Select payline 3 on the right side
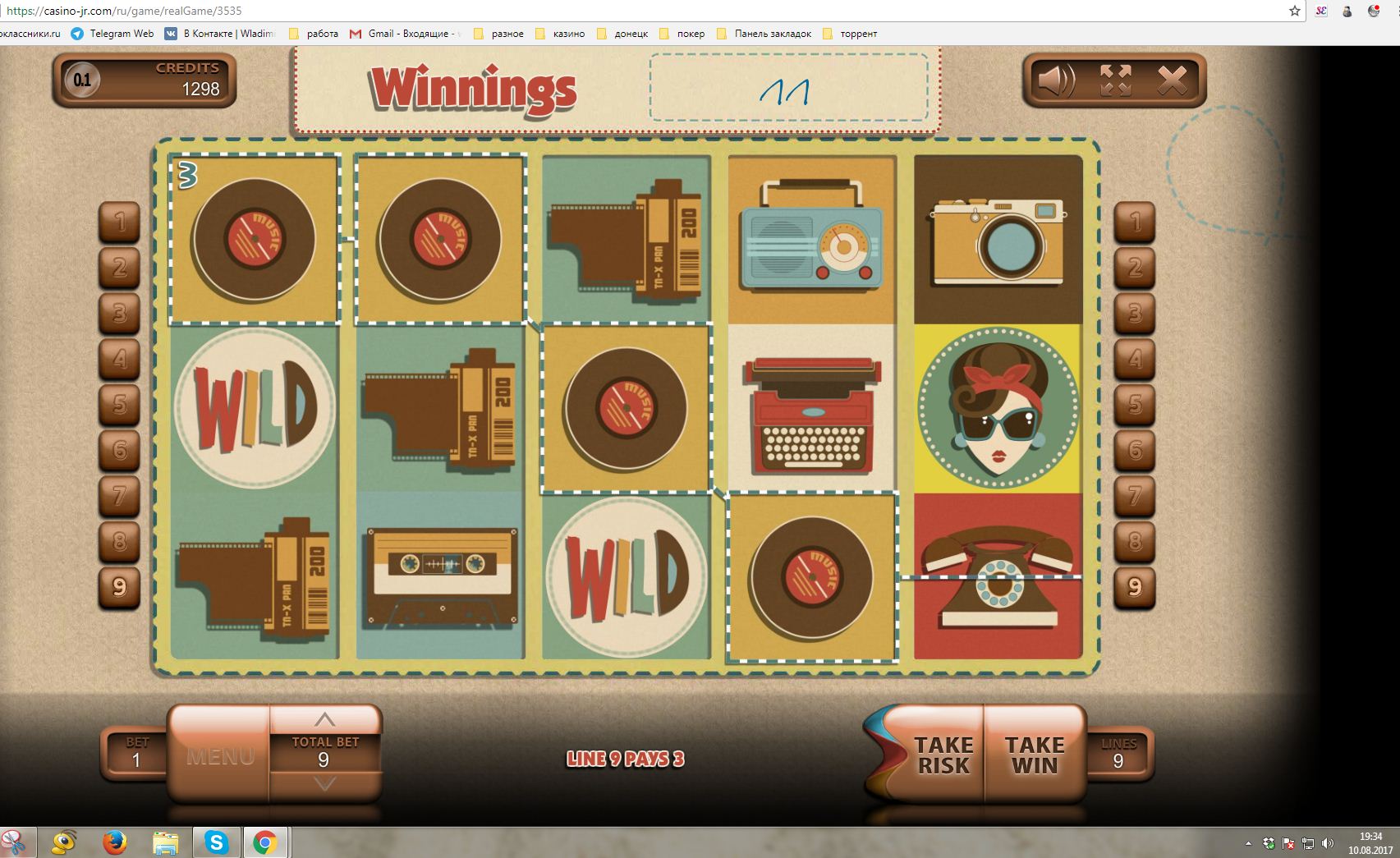1400x858 pixels. pos(1135,313)
